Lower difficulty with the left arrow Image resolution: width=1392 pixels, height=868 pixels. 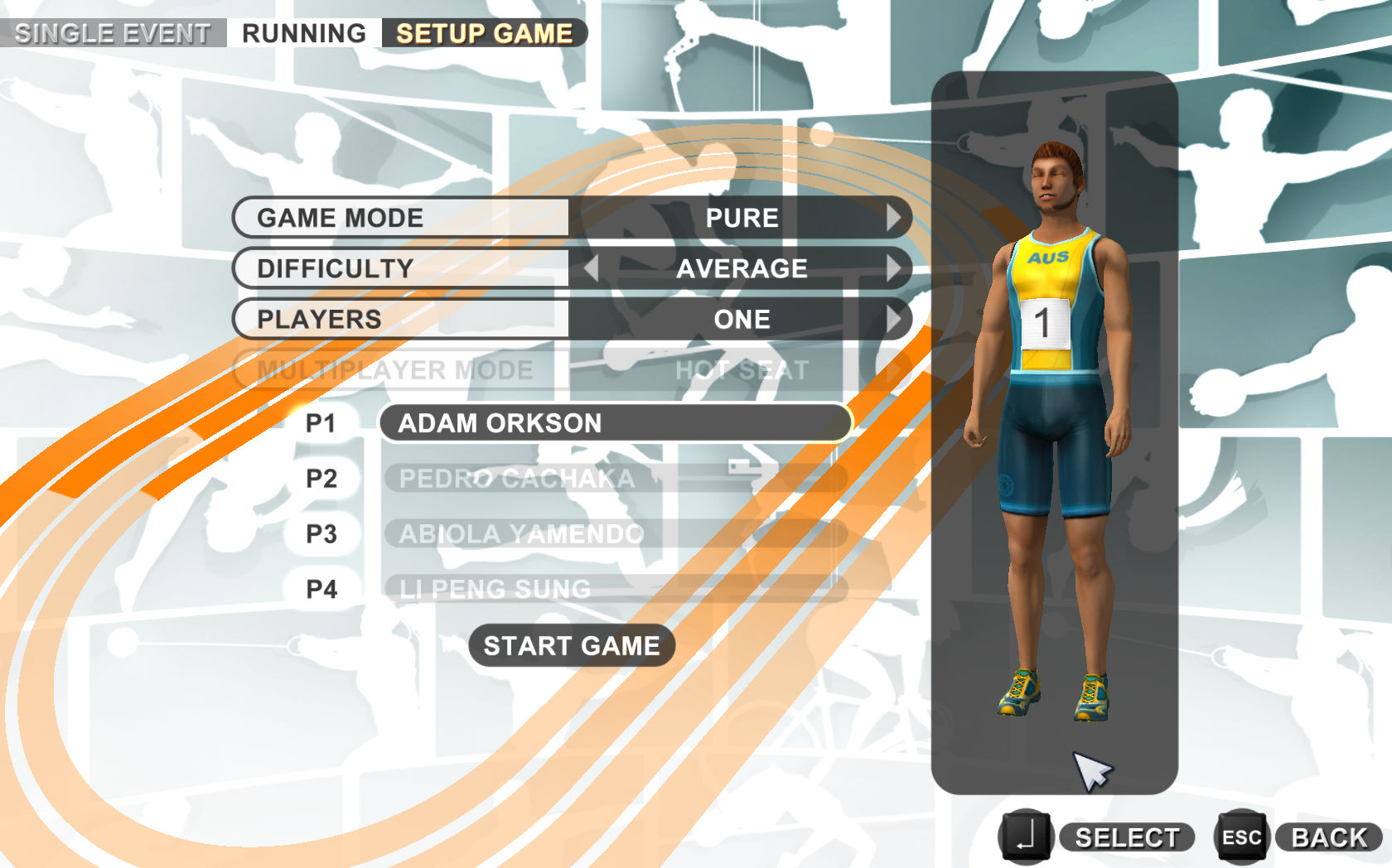tap(591, 268)
